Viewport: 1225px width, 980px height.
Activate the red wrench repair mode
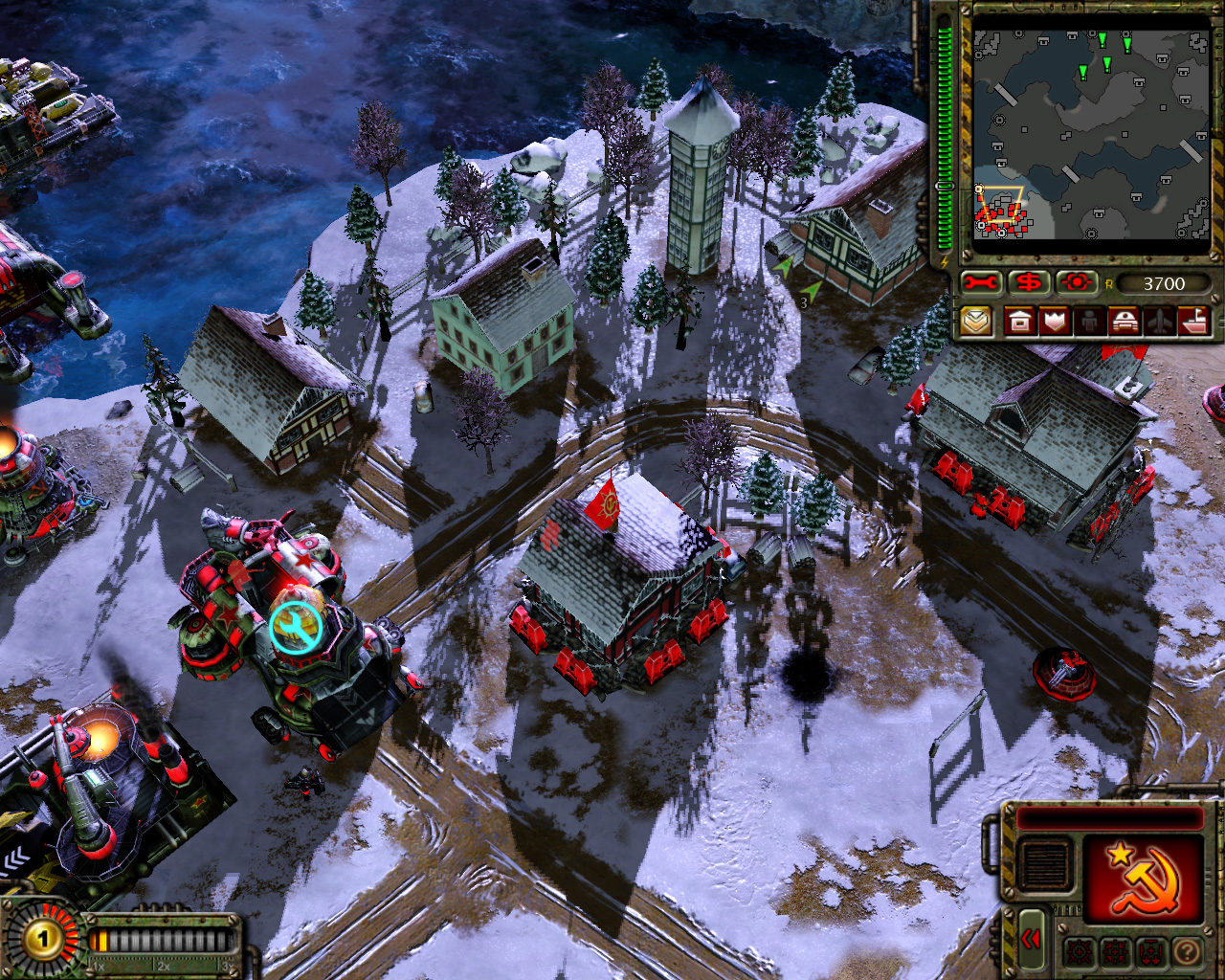click(x=981, y=283)
